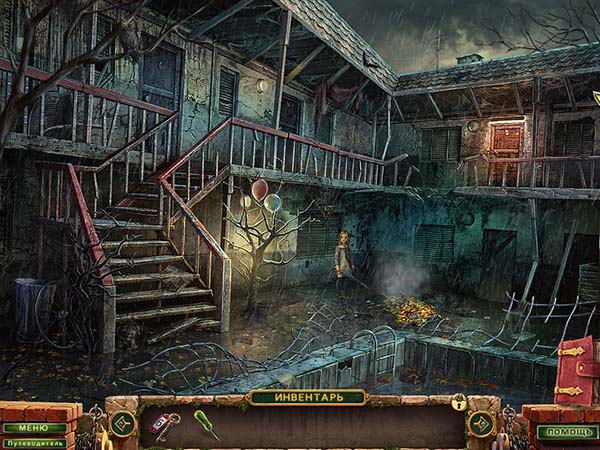Open the red journal book
600x450 pixels.
pyautogui.click(x=577, y=370)
